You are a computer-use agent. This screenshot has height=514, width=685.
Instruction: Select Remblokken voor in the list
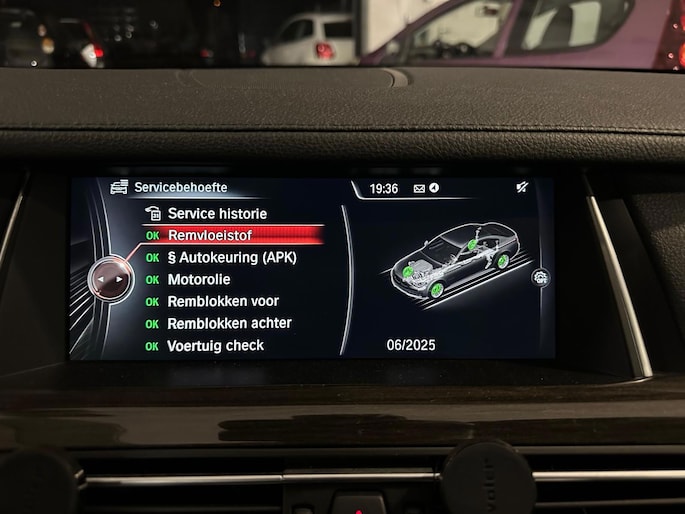pyautogui.click(x=222, y=301)
